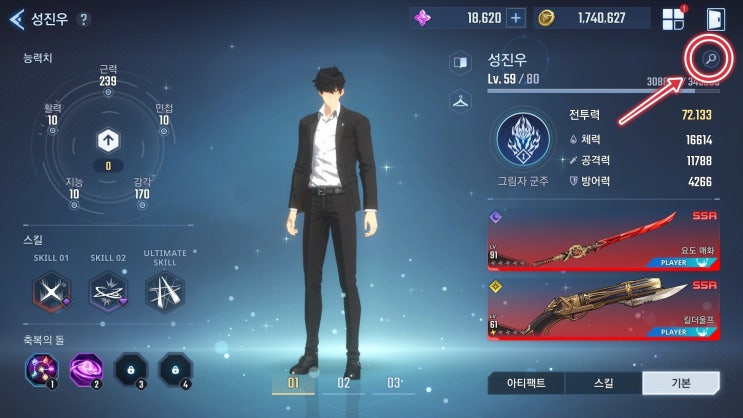Screen dimensions: 743x418
Task: Switch to preset 02
Action: [343, 383]
